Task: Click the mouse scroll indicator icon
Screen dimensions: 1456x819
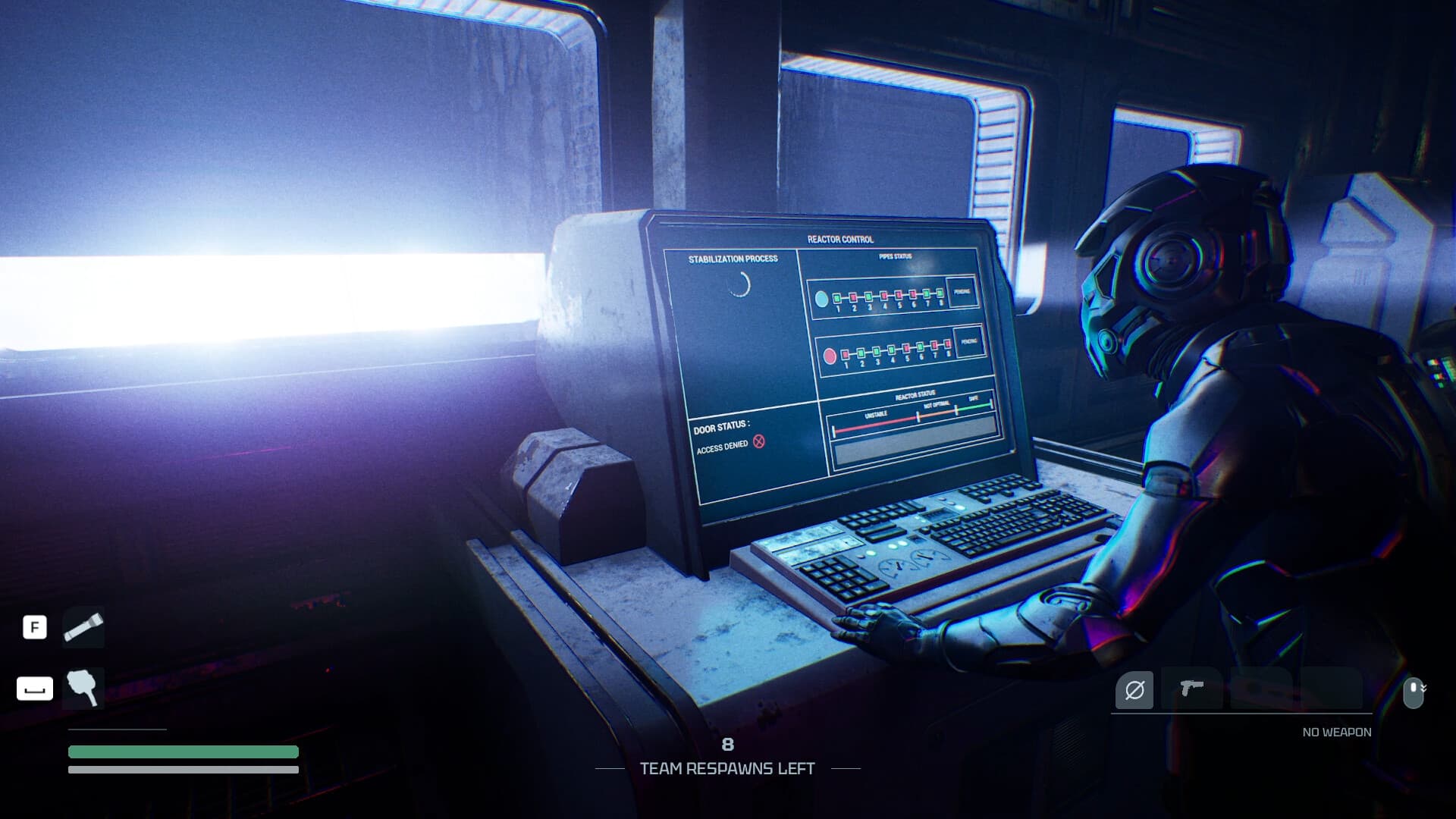Action: pos(1413,690)
